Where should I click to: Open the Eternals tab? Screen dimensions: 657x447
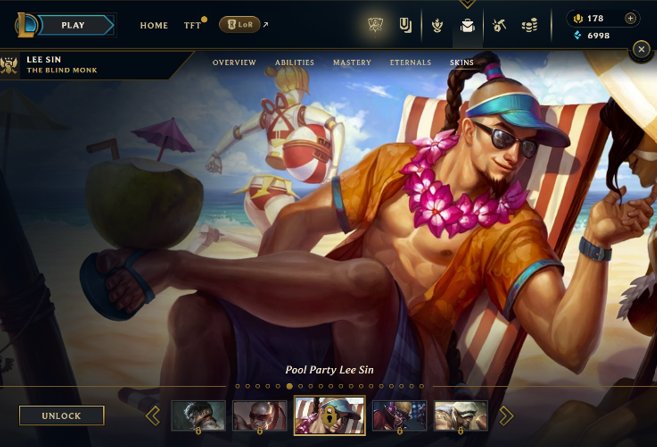pos(410,63)
